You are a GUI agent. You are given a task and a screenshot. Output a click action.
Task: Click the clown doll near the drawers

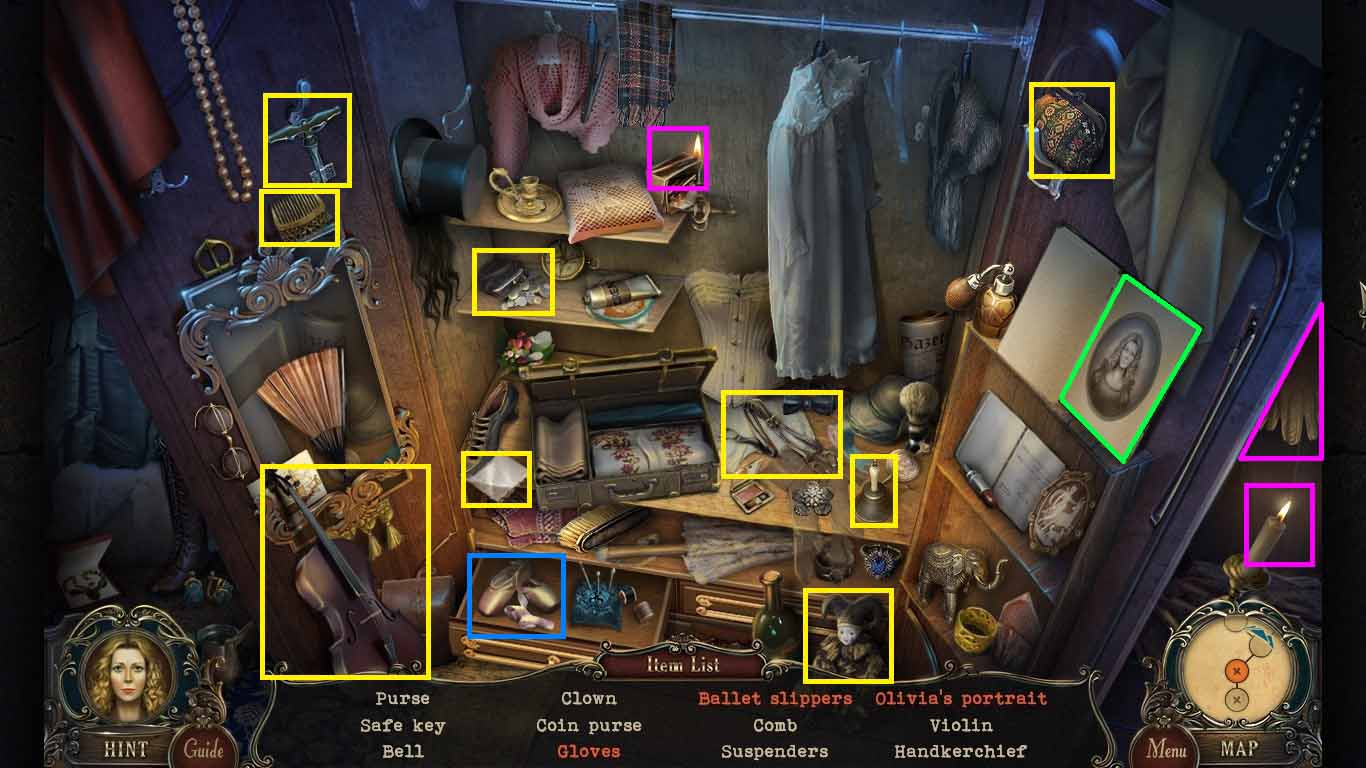[x=849, y=632]
